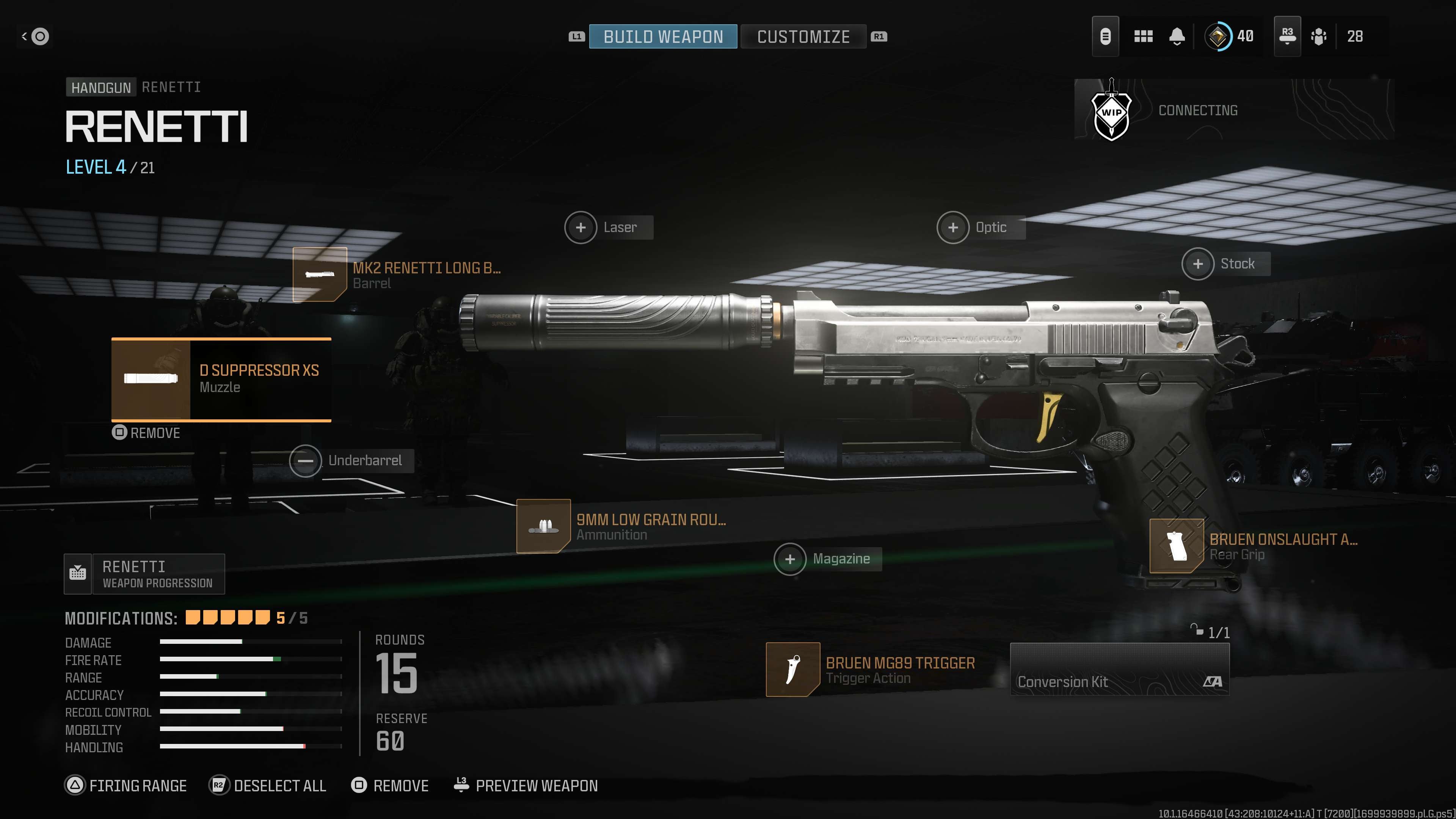Select the Build Weapon tab
Viewport: 1456px width, 819px height.
coord(663,37)
